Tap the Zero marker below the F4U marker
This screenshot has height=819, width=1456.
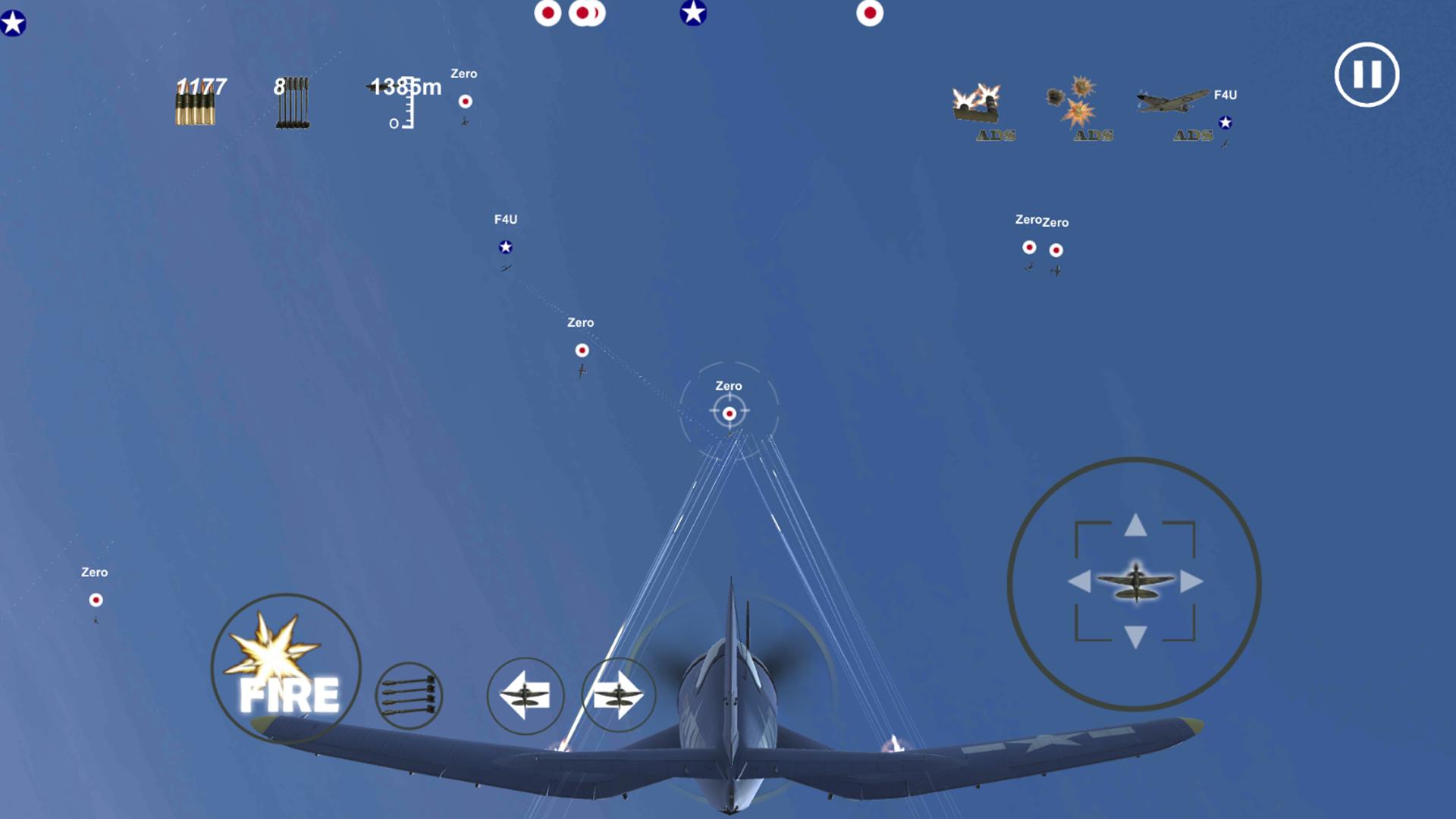(x=582, y=350)
